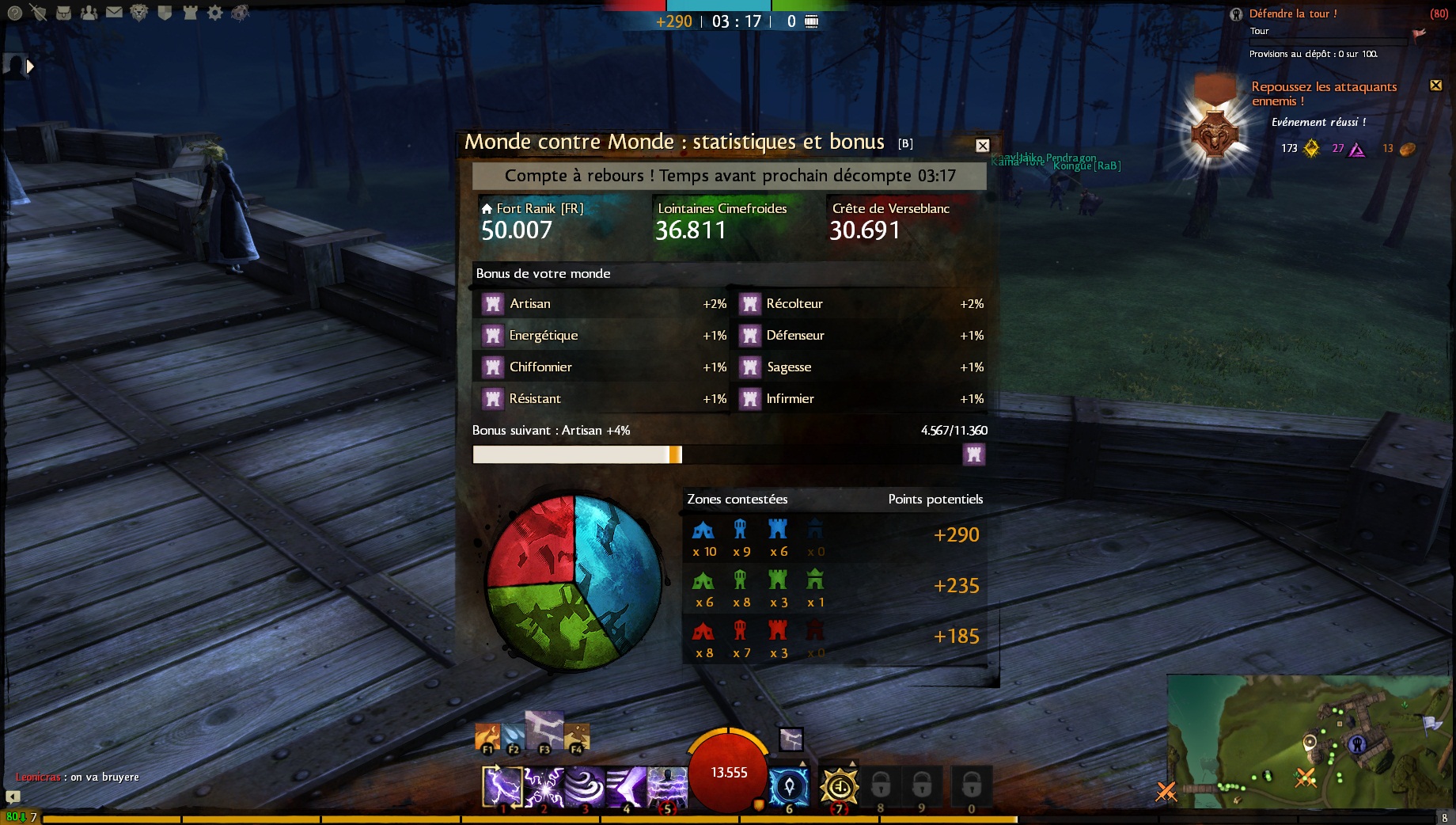The height and width of the screenshot is (825, 1456).
Task: Switch to earth attunement F4
Action: click(576, 737)
